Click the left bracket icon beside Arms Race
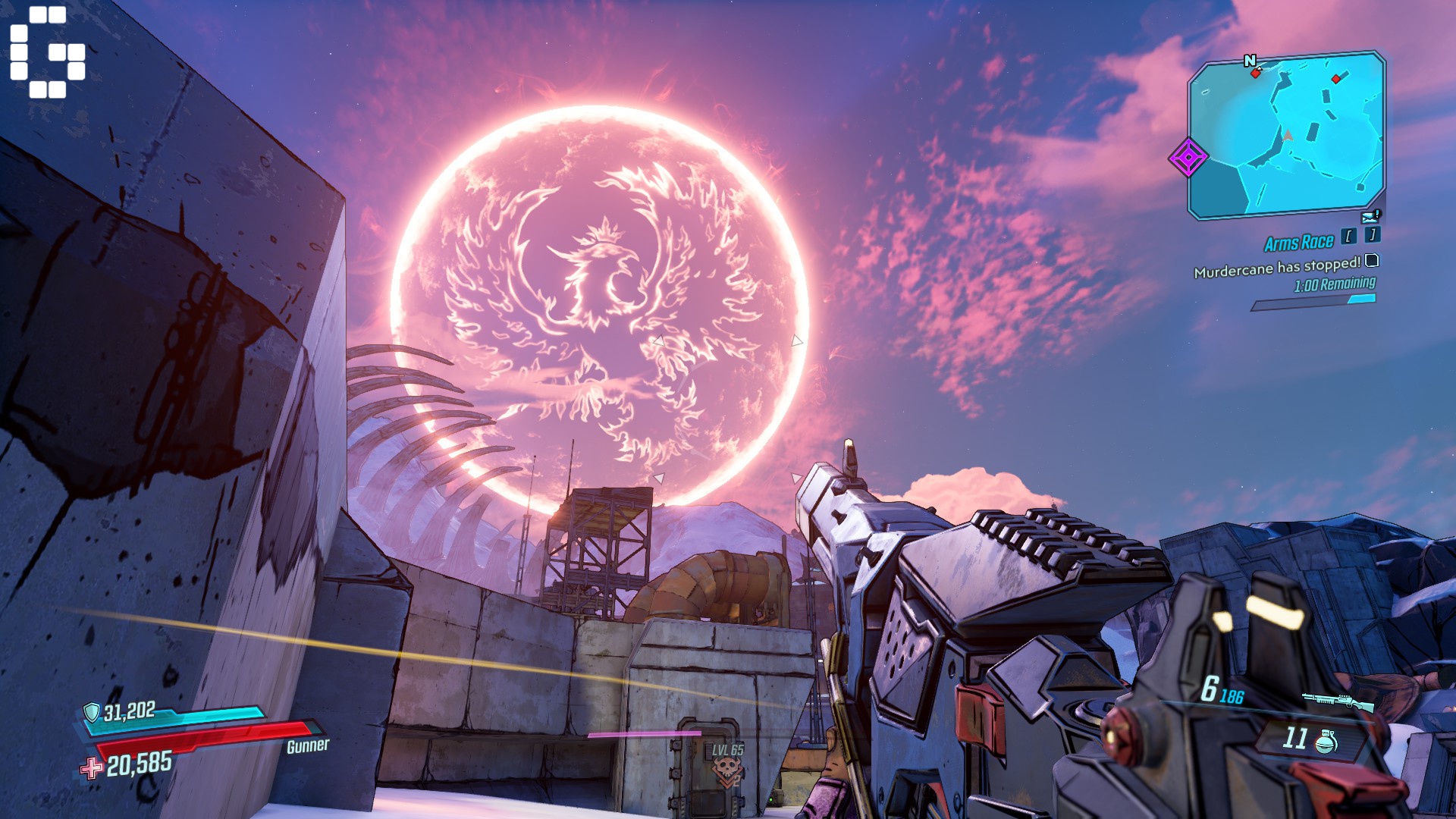The height and width of the screenshot is (819, 1456). point(1350,236)
